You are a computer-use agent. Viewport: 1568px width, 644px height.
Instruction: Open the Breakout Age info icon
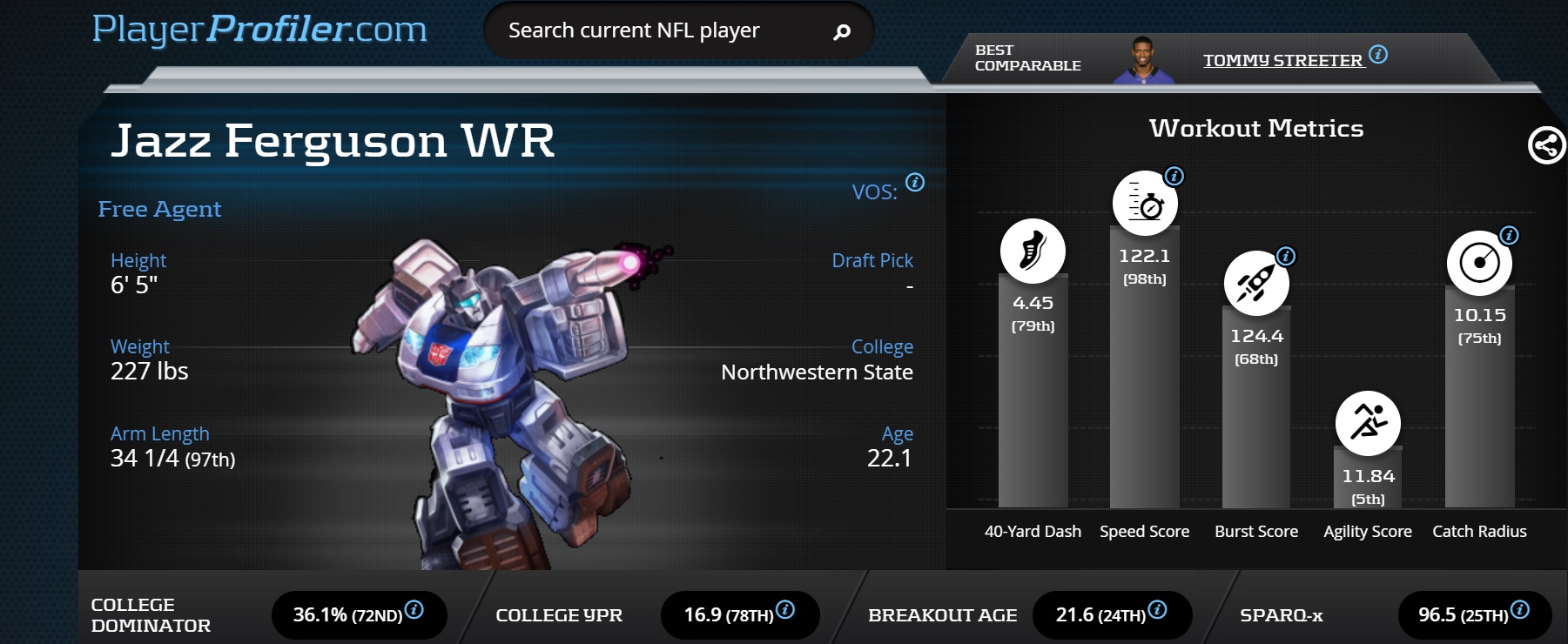coord(1157,609)
